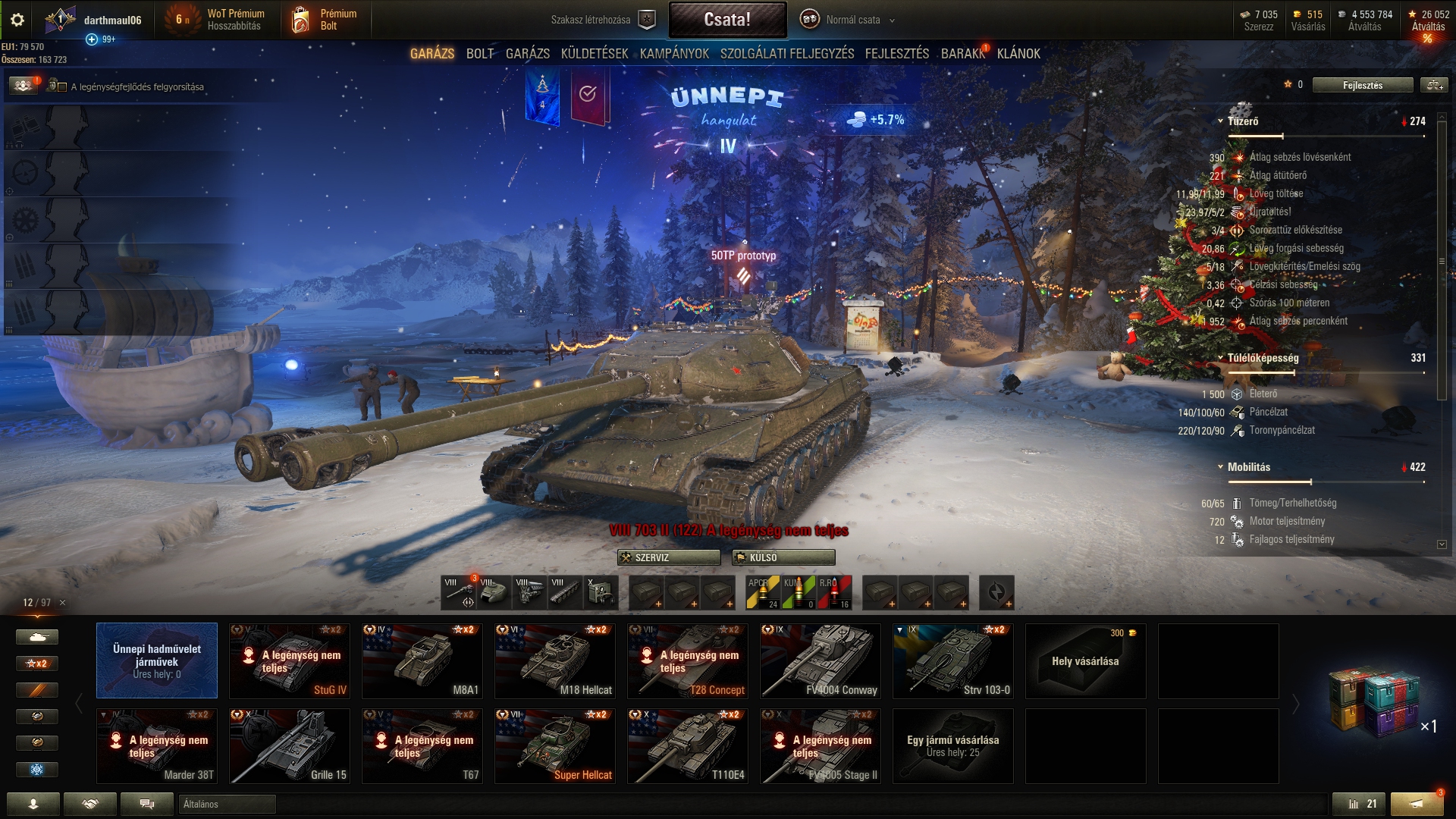This screenshot has width=1456, height=819.
Task: Select the FV4004 Conway tank
Action: tap(821, 661)
